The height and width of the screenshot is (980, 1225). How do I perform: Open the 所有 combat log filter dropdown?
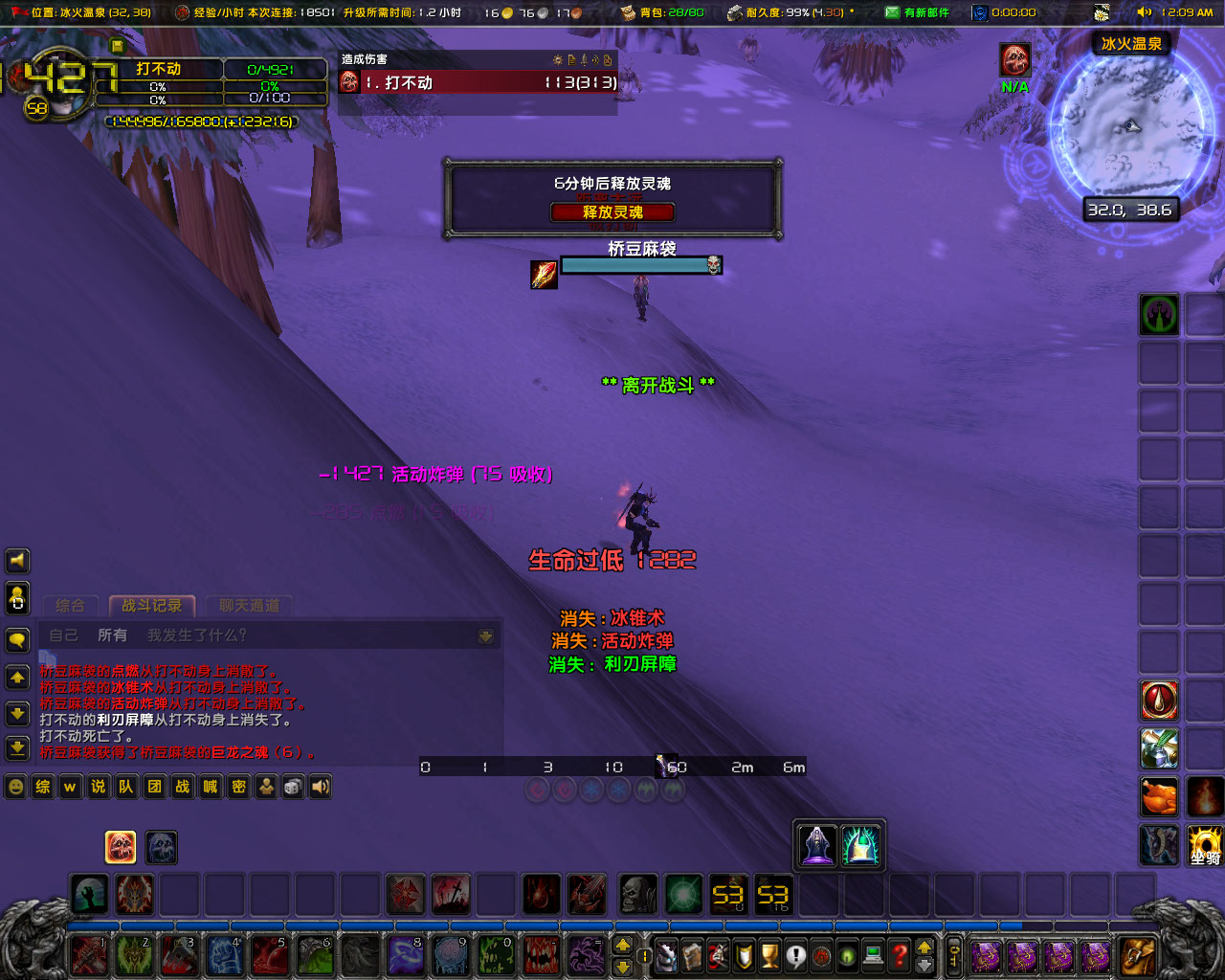[x=113, y=635]
